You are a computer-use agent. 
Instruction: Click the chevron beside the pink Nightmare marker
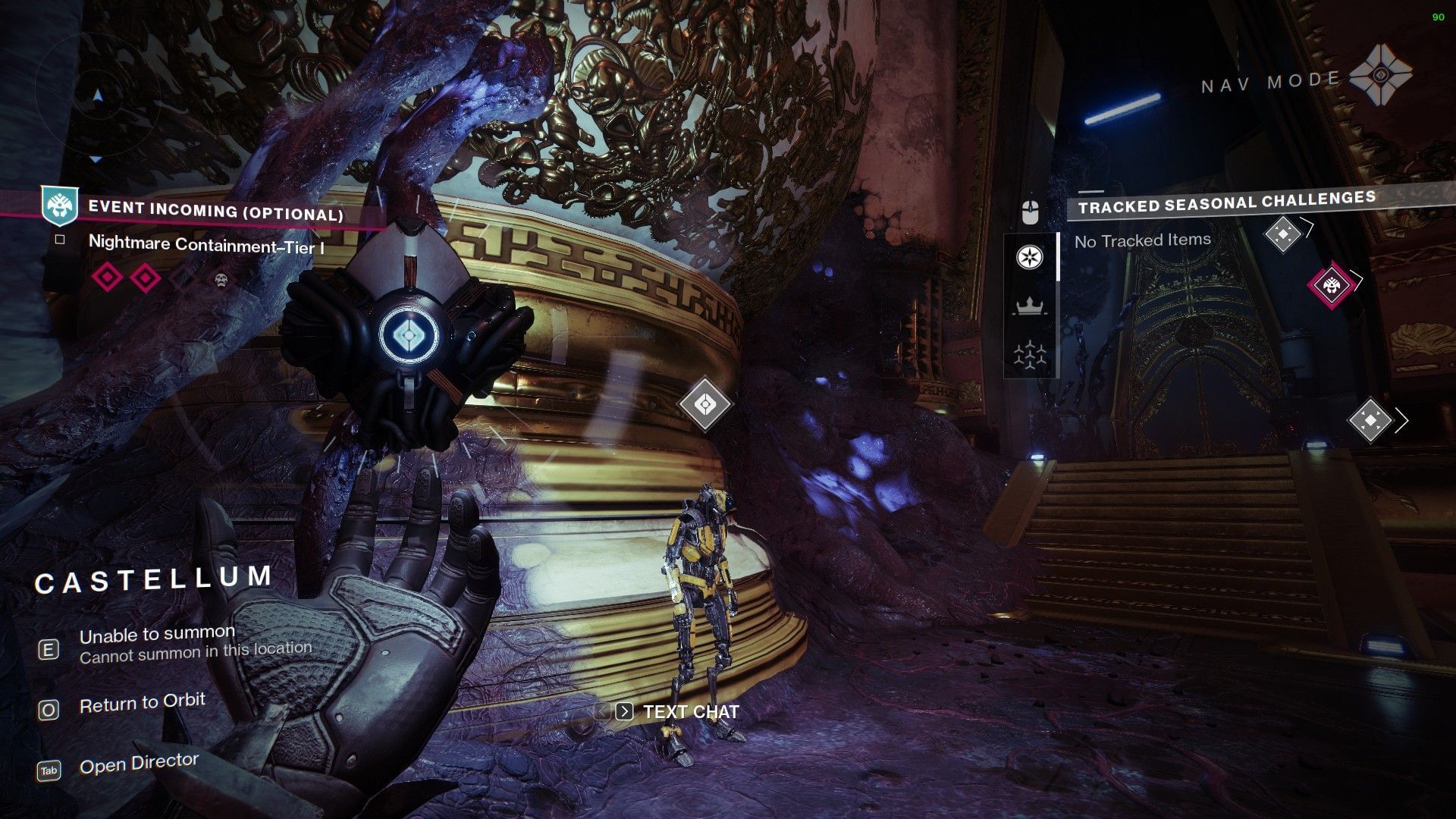pyautogui.click(x=1356, y=281)
